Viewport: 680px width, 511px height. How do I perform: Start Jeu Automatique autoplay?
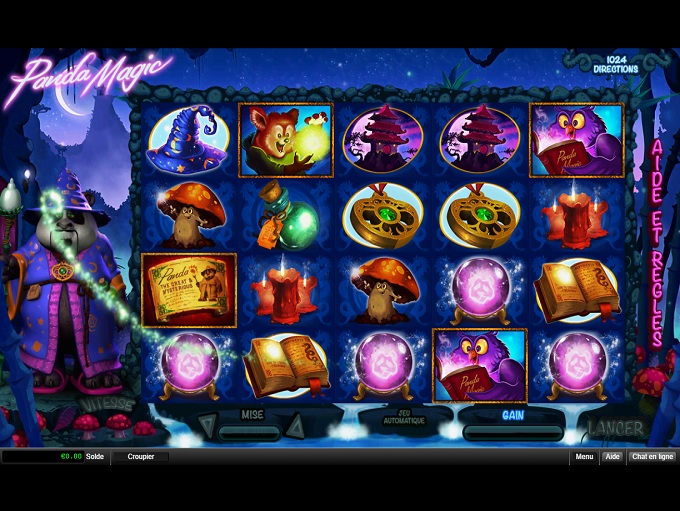[x=404, y=420]
